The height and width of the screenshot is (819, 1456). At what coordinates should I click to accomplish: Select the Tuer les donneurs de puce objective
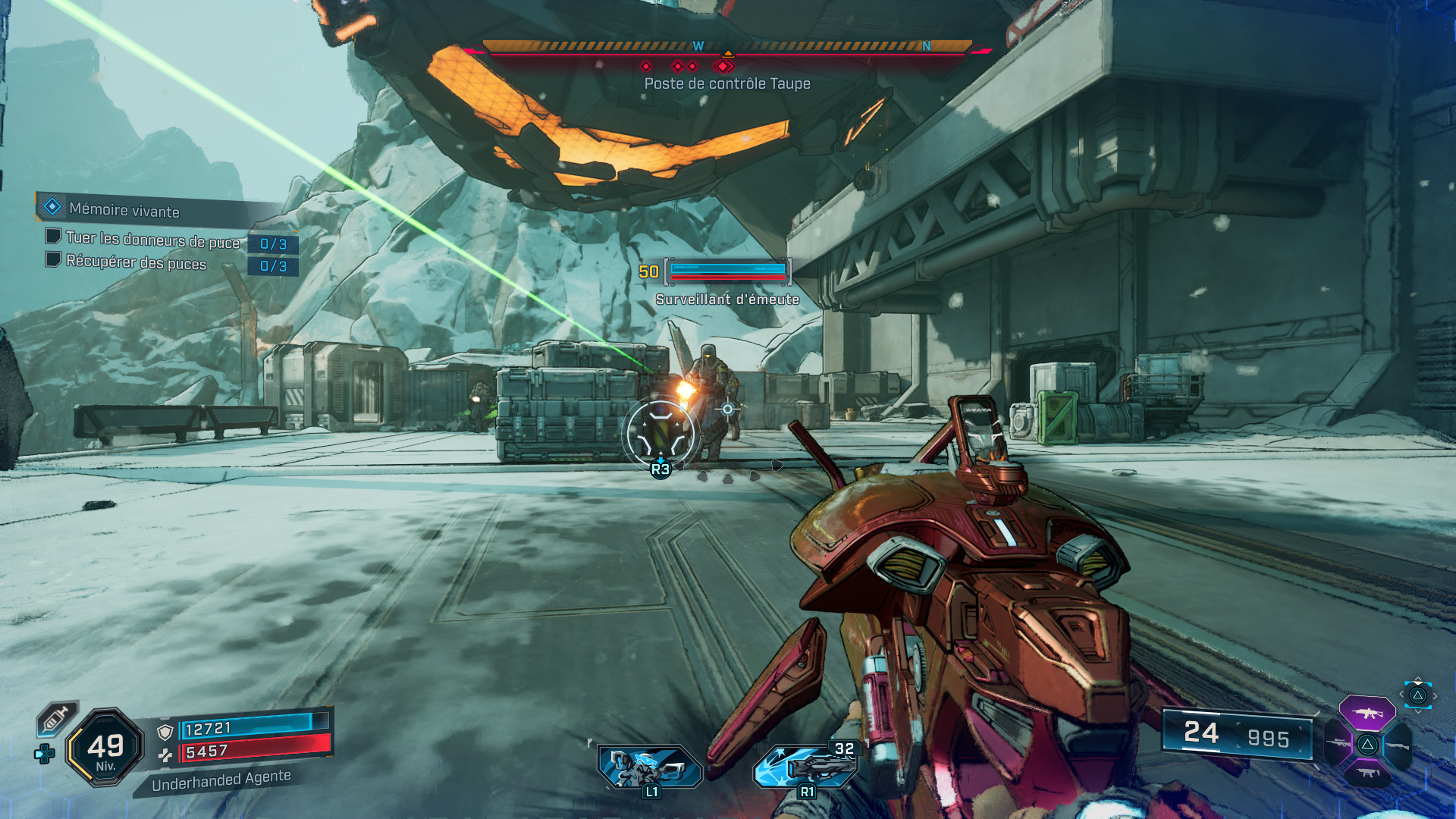[x=152, y=240]
